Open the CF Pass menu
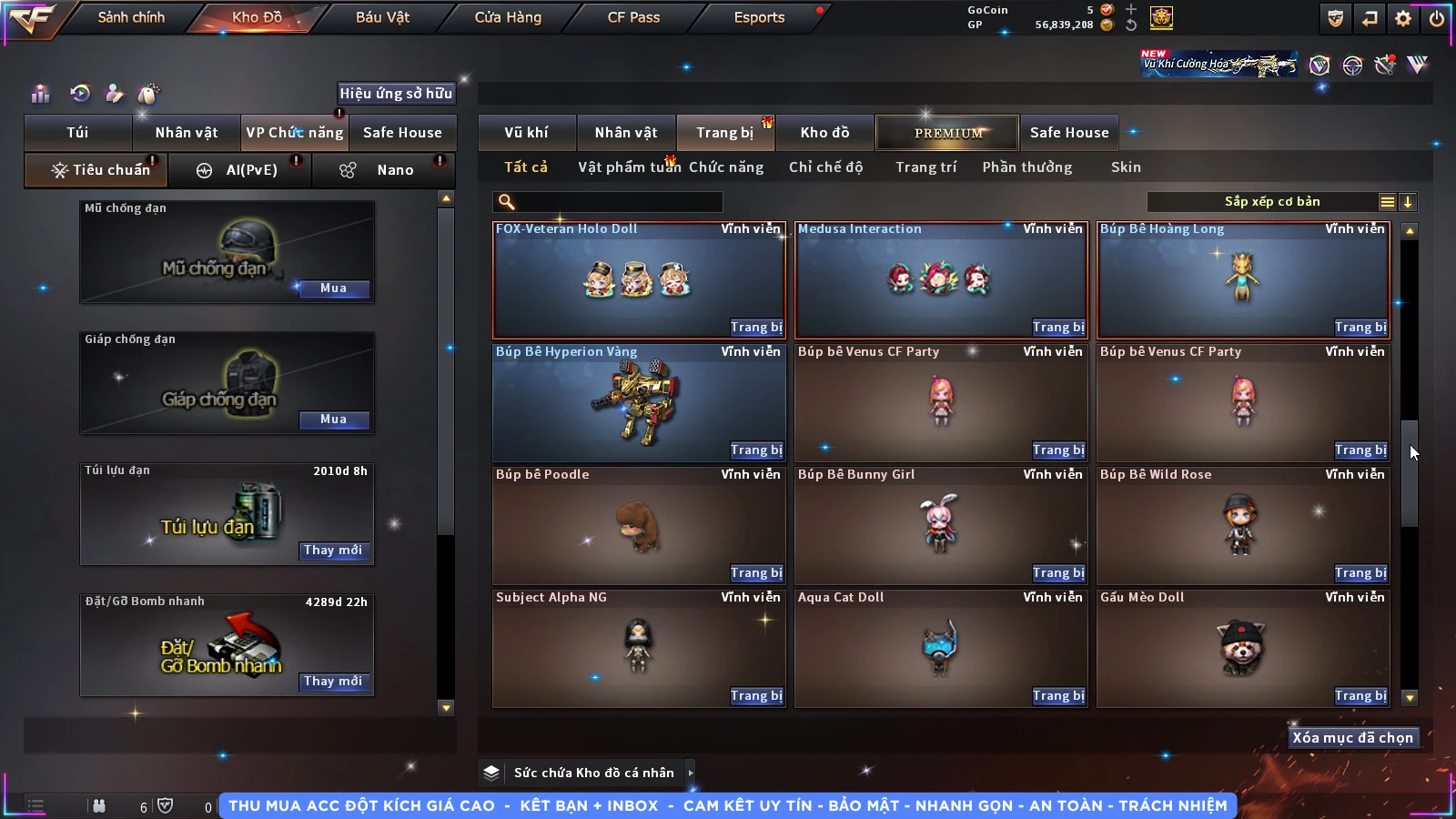 pos(633,17)
